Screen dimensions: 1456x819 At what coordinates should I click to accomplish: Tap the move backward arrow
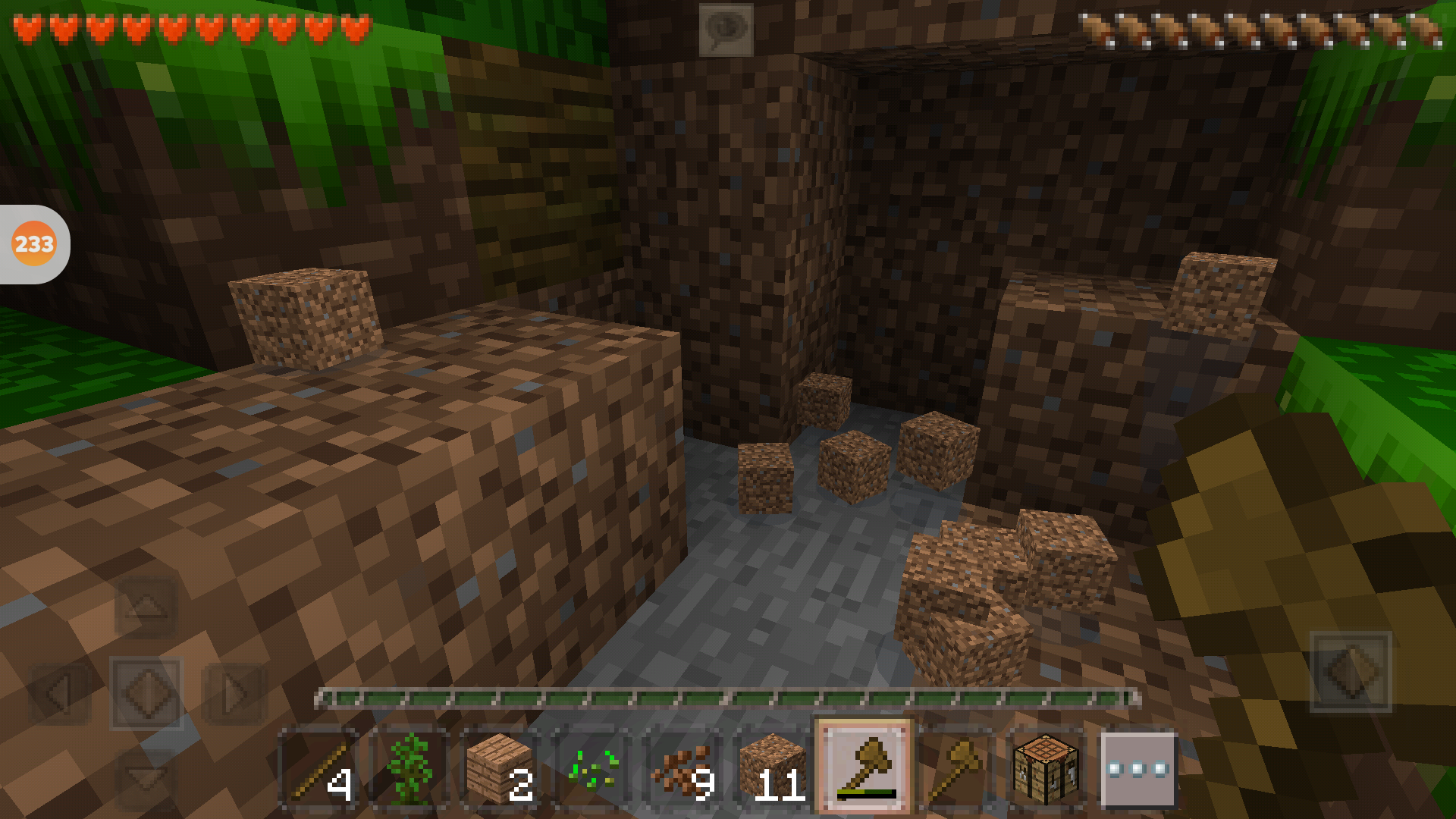tap(146, 777)
